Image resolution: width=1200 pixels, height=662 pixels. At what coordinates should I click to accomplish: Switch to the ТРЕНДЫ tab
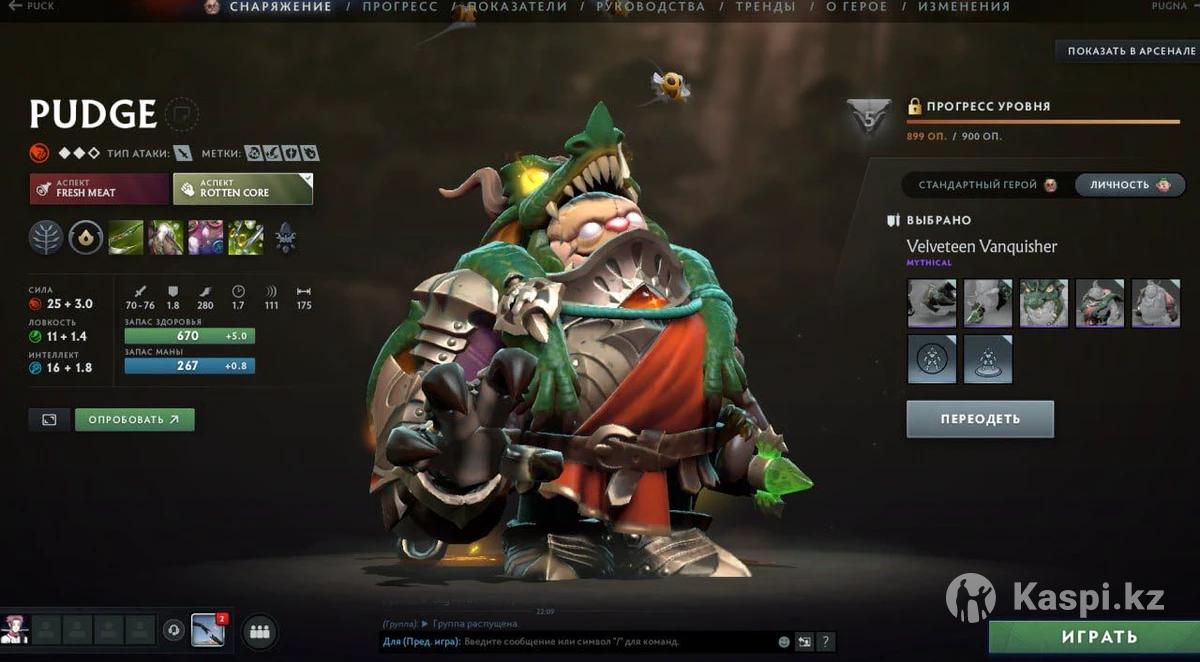click(x=765, y=7)
